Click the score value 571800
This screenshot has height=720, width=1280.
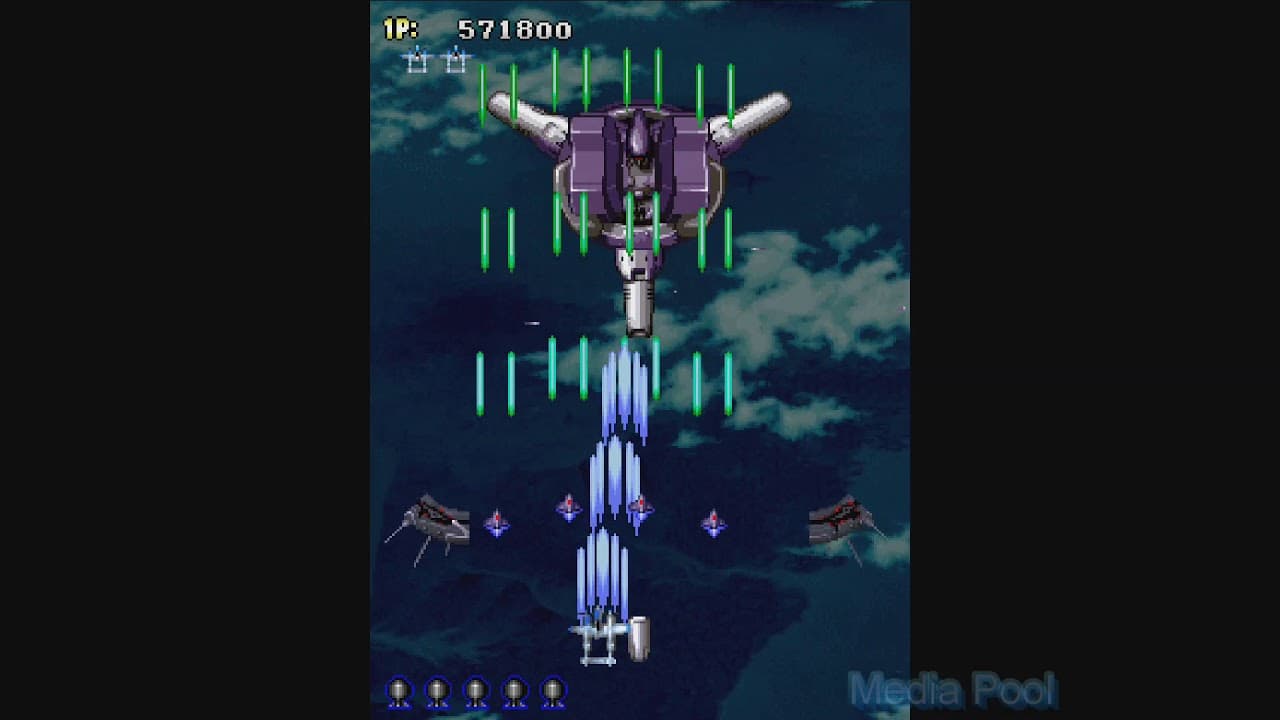pyautogui.click(x=517, y=30)
